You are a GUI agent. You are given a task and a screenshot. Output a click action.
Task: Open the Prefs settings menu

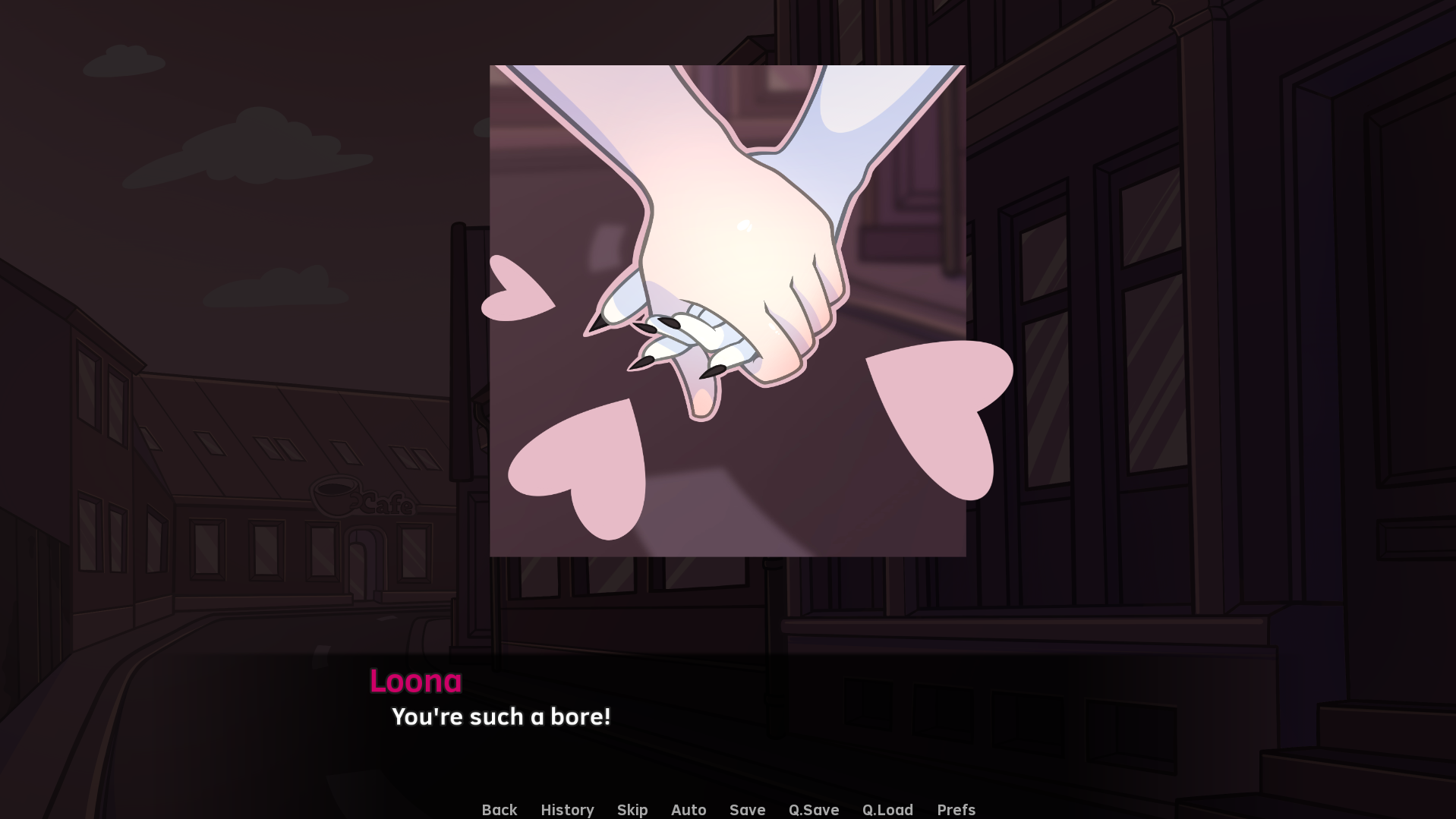[x=956, y=809]
